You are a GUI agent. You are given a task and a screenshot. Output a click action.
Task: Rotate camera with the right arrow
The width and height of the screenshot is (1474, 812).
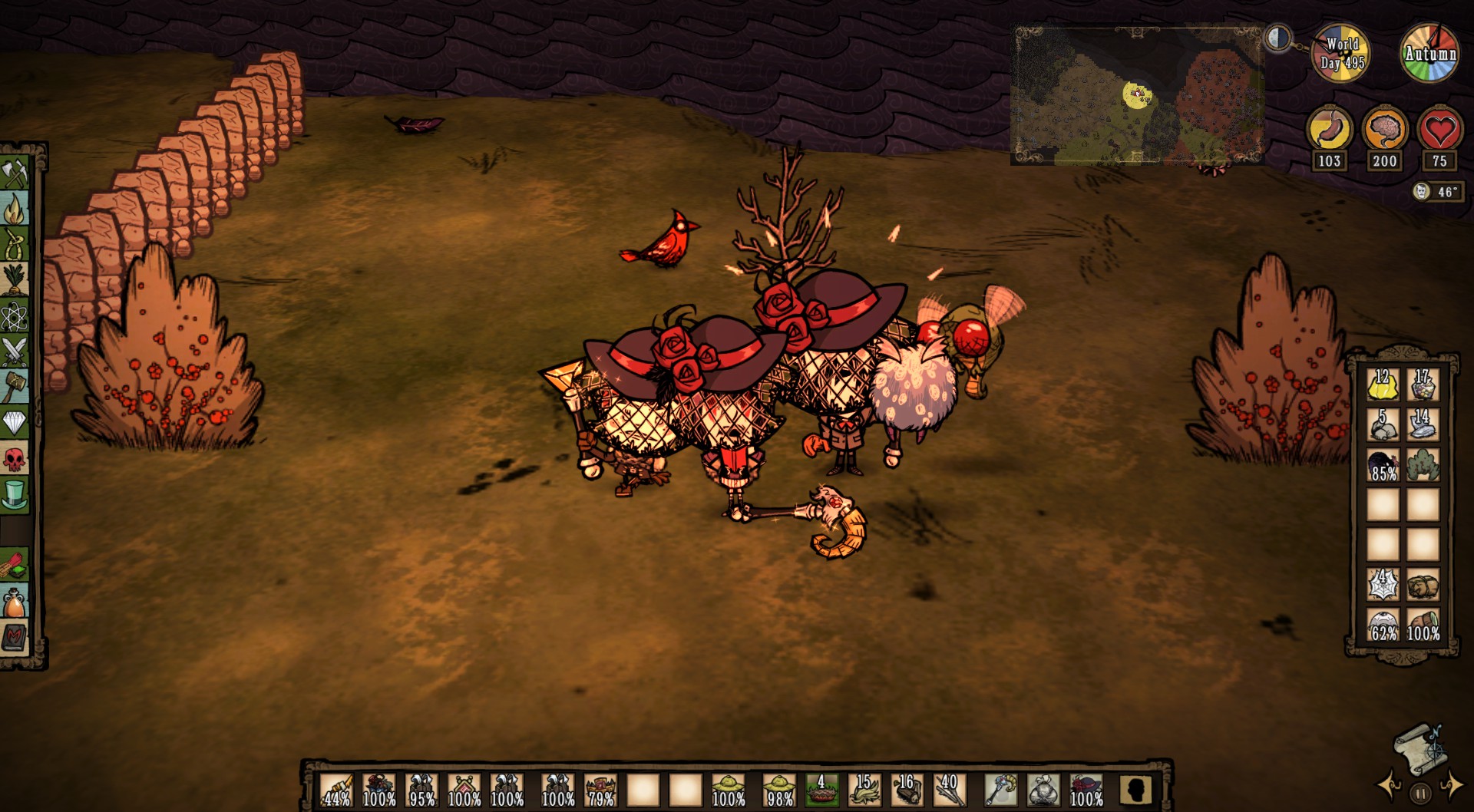point(1451,786)
